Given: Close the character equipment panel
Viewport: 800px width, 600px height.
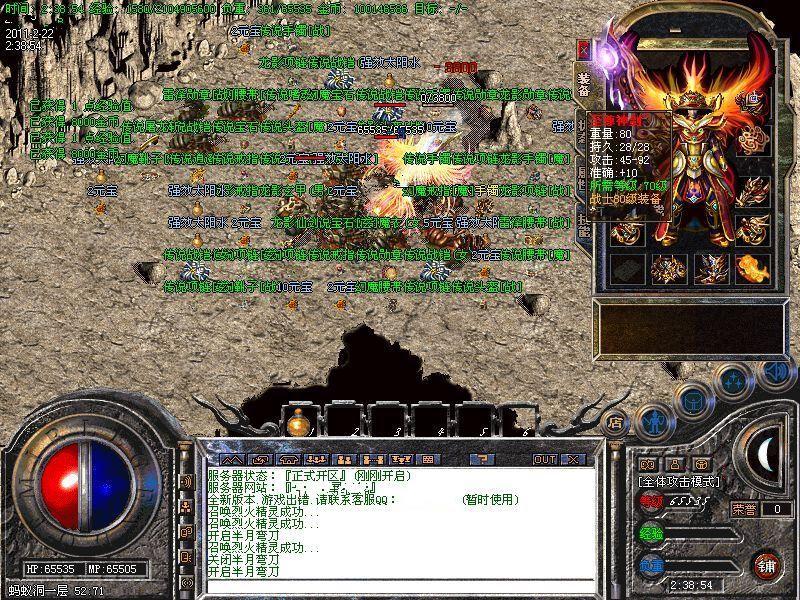Looking at the screenshot, I should coord(584,49).
